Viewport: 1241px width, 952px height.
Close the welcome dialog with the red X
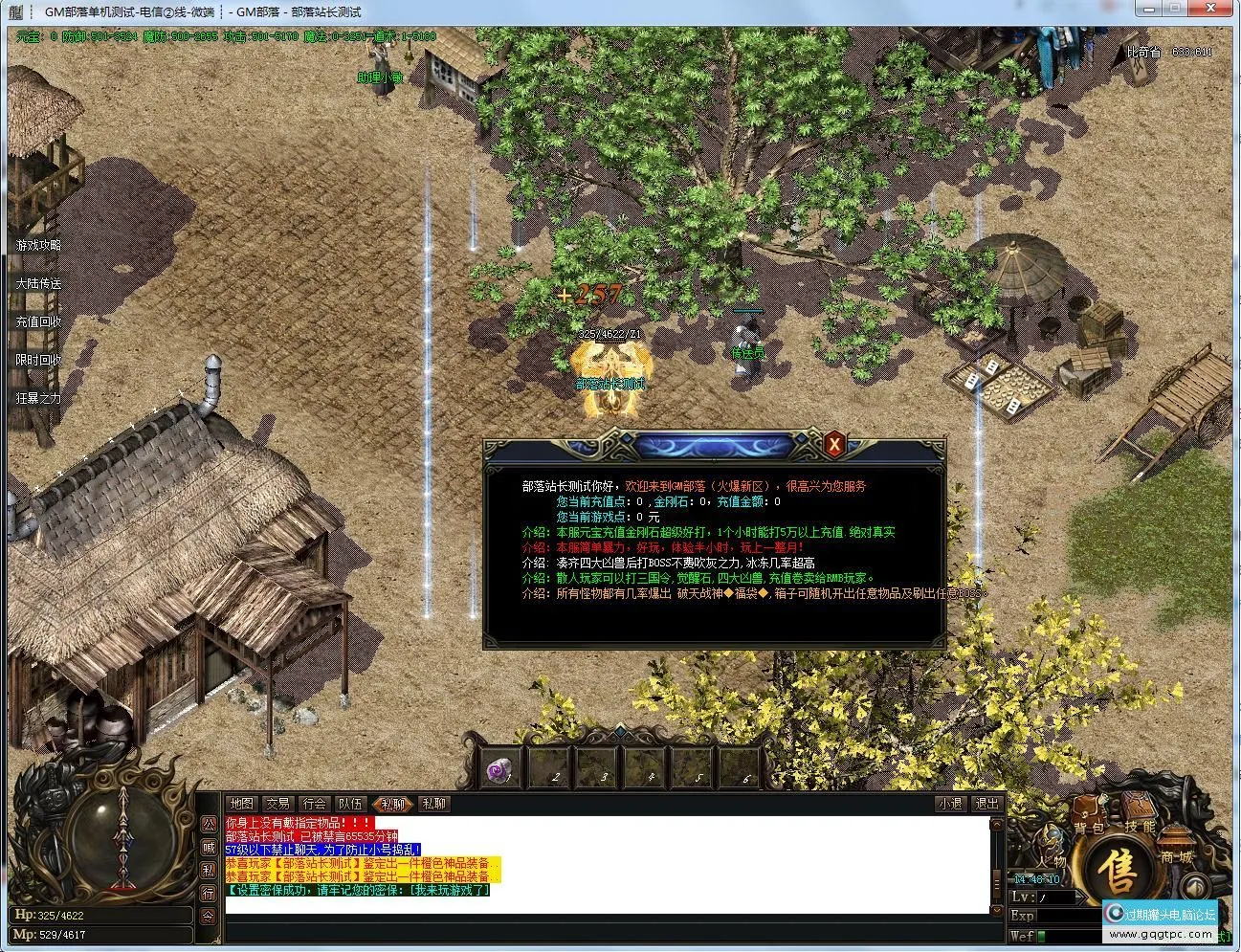[x=834, y=443]
